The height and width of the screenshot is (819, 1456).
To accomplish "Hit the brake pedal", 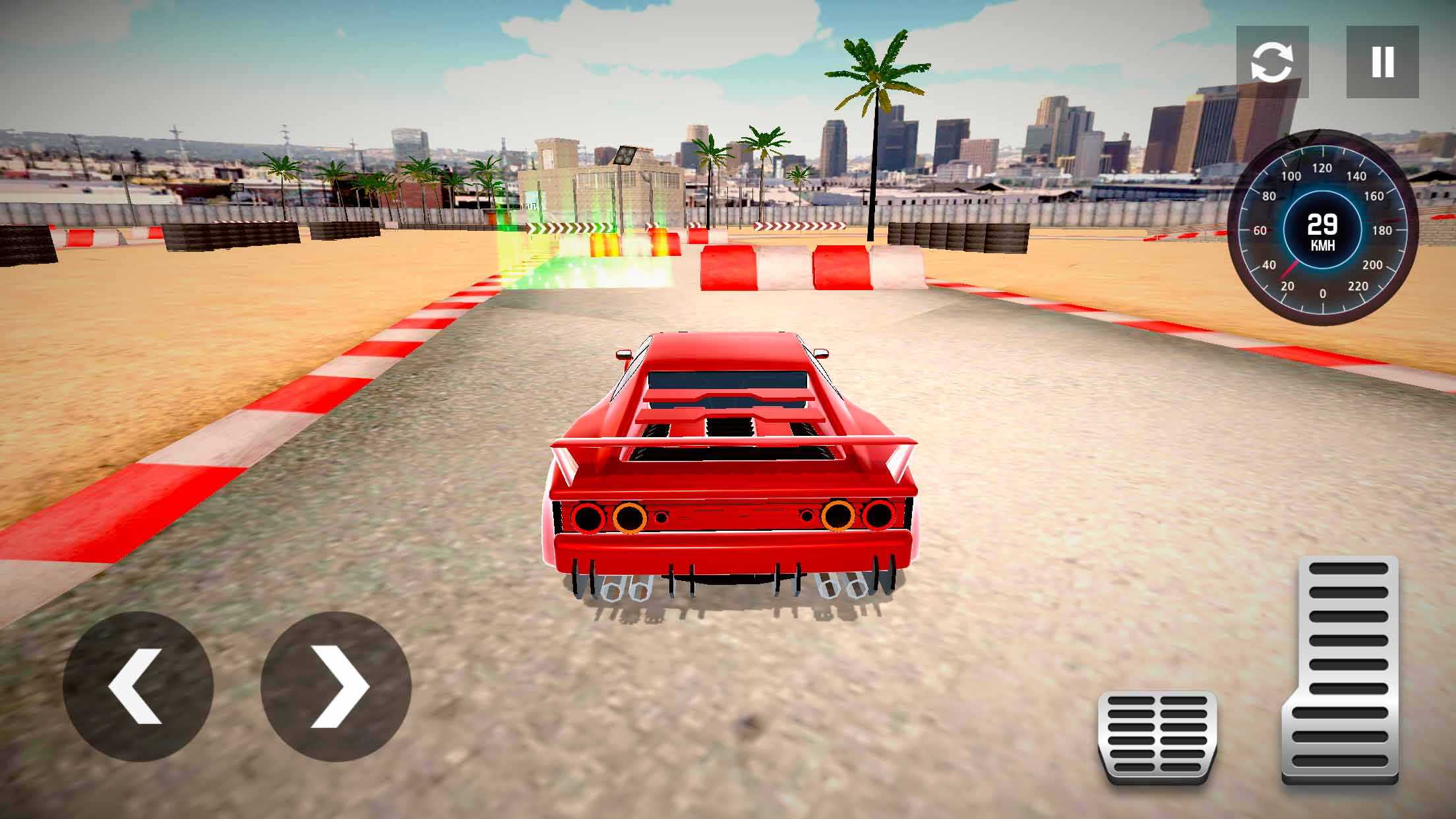I will click(x=1157, y=737).
